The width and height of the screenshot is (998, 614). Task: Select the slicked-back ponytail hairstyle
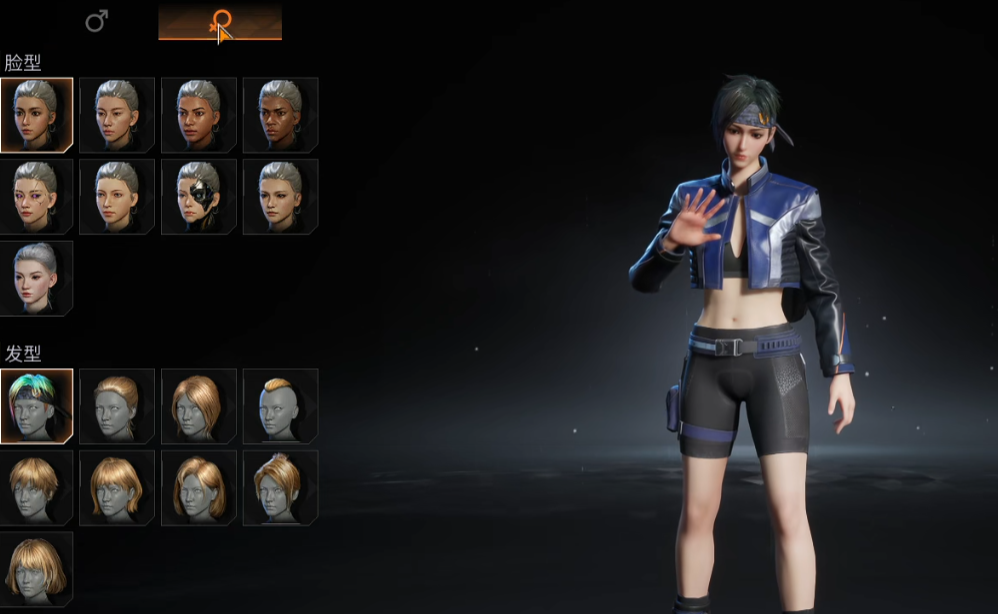coord(117,406)
